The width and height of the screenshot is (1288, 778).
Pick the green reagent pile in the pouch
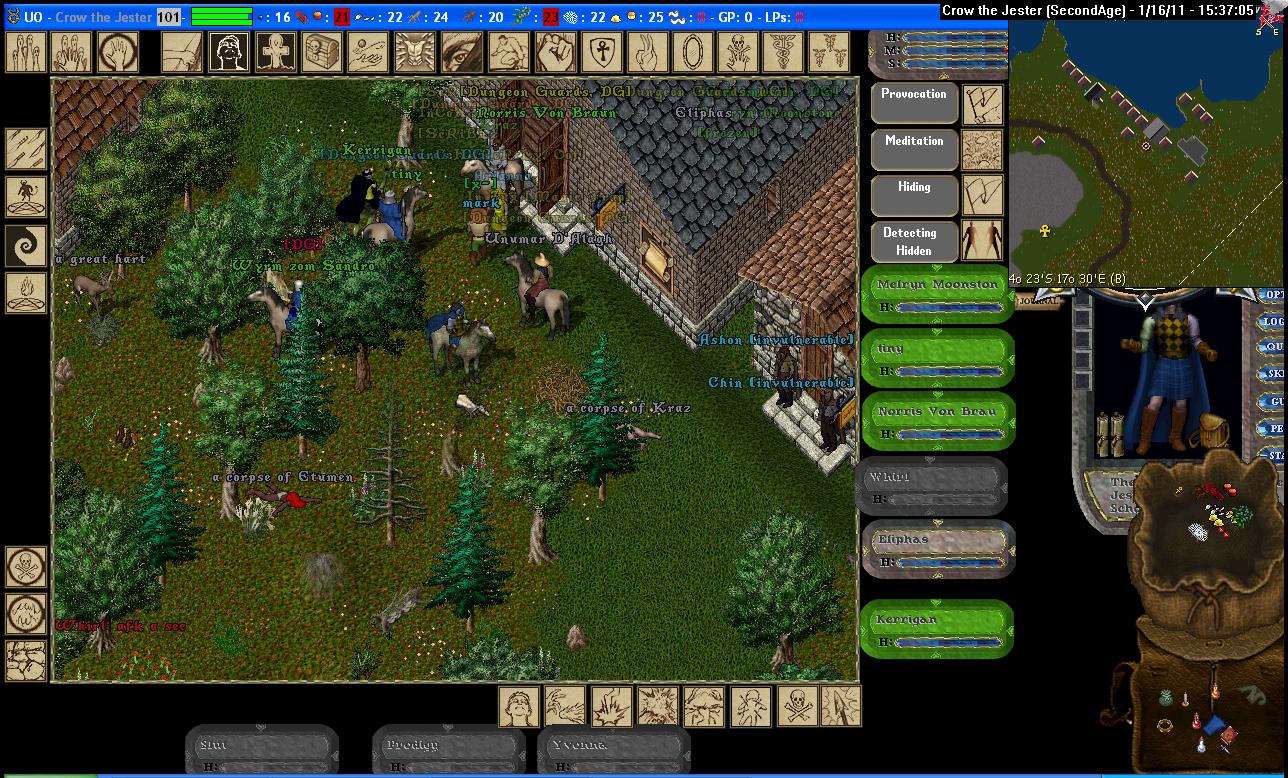tap(1240, 517)
